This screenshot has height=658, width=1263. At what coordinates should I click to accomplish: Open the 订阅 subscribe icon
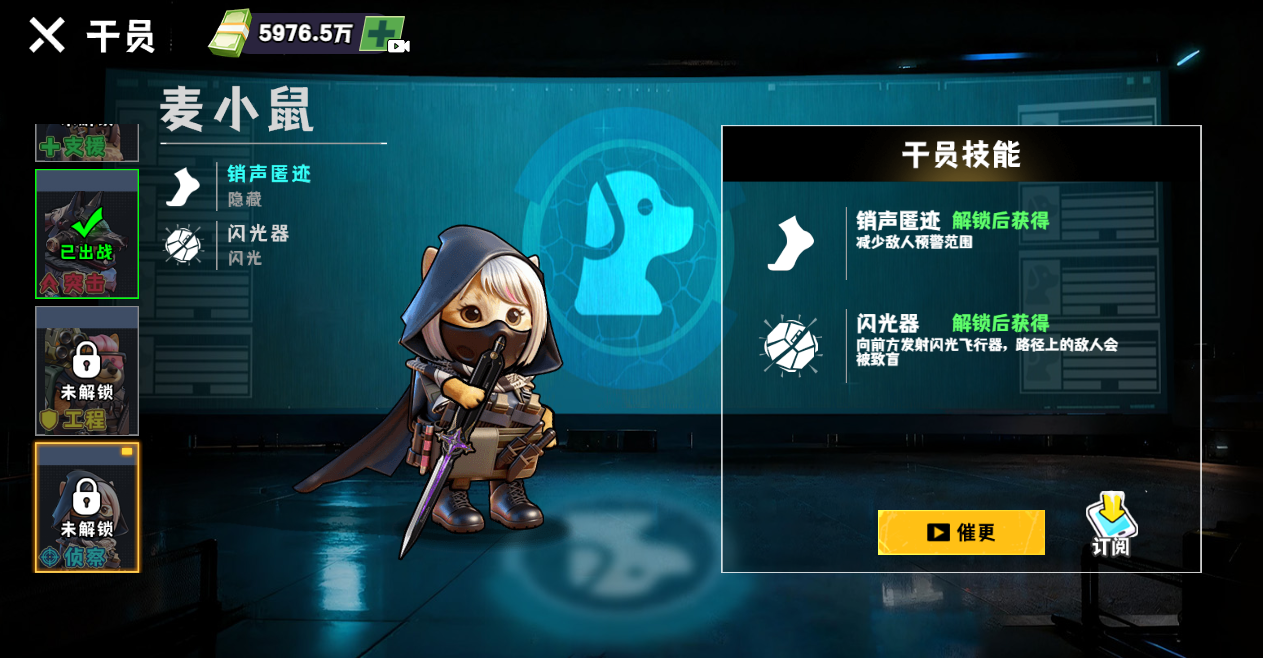pyautogui.click(x=1111, y=524)
